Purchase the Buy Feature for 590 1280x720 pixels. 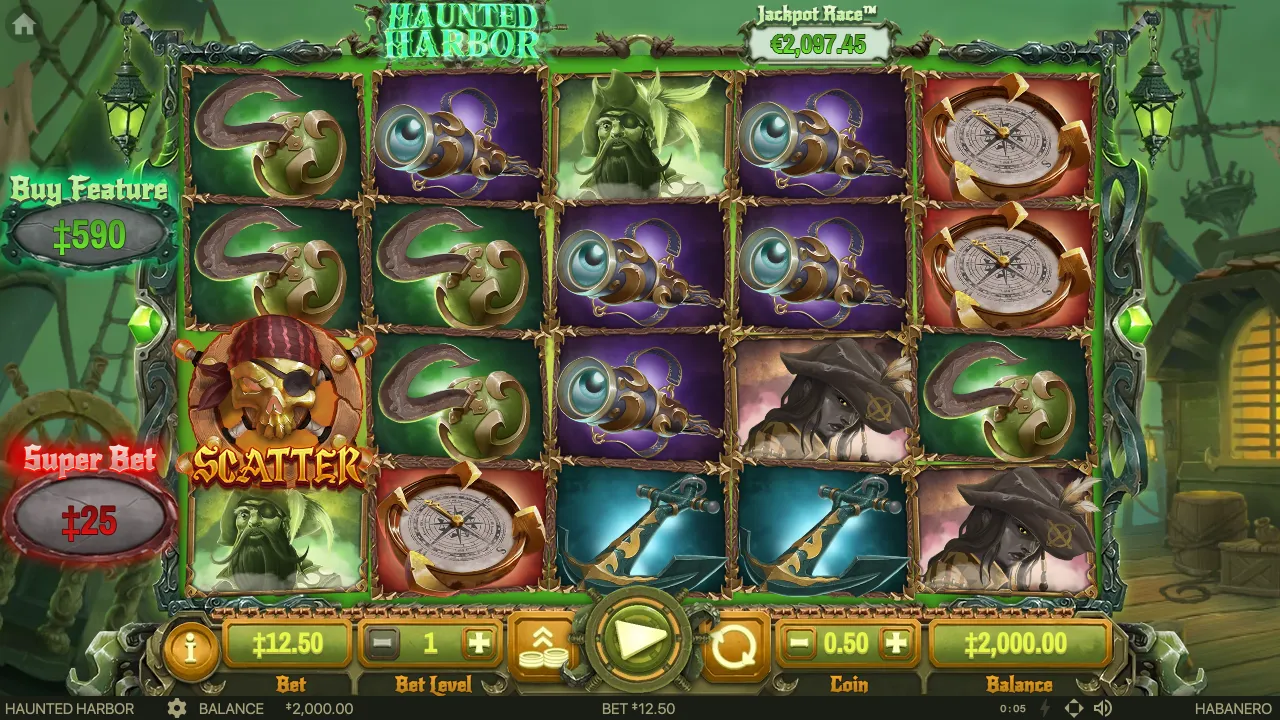click(88, 230)
